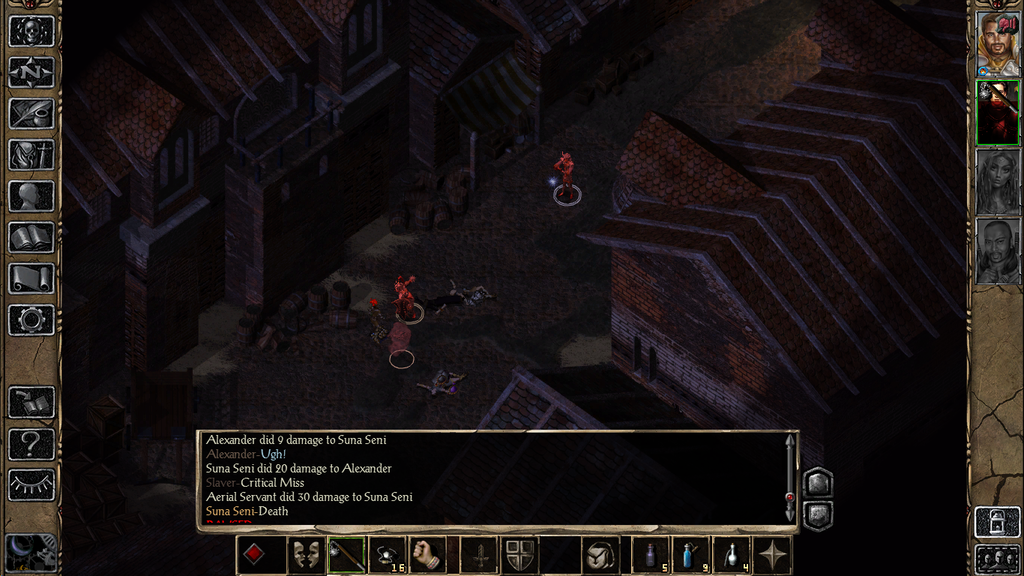Show help with question mark button
1024x576 pixels.
[x=31, y=443]
